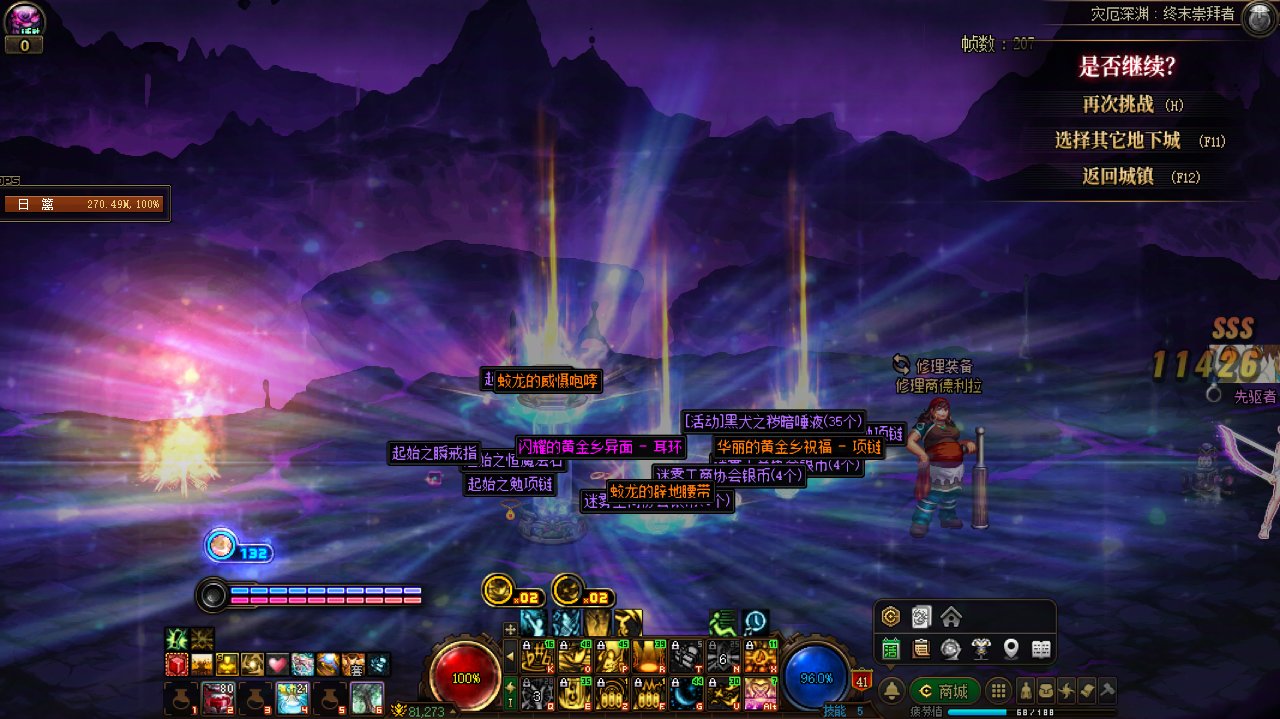Open the character silhouette menu icon
This screenshot has height=719, width=1280.
1025,691
